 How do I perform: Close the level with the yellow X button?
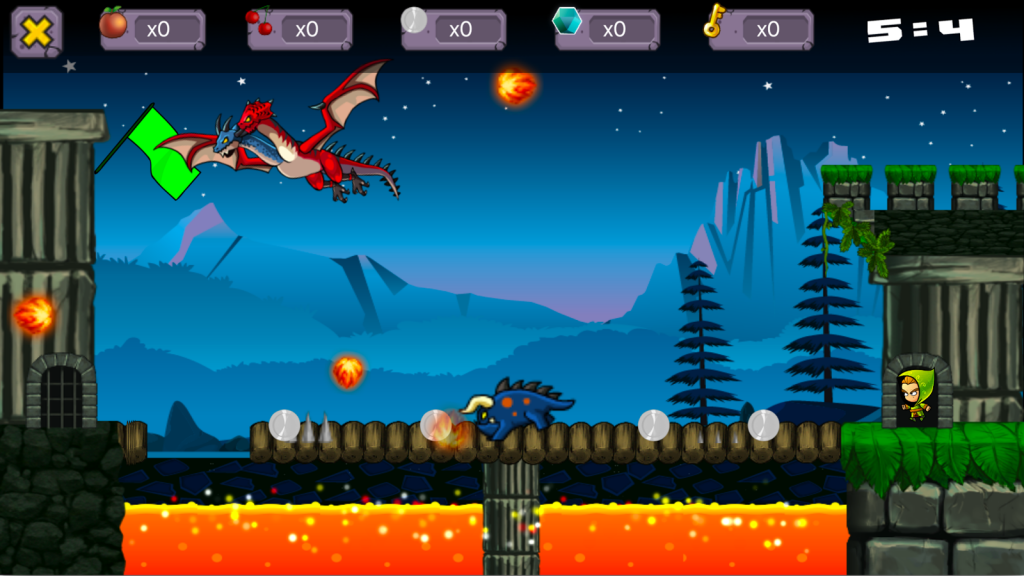tap(36, 31)
